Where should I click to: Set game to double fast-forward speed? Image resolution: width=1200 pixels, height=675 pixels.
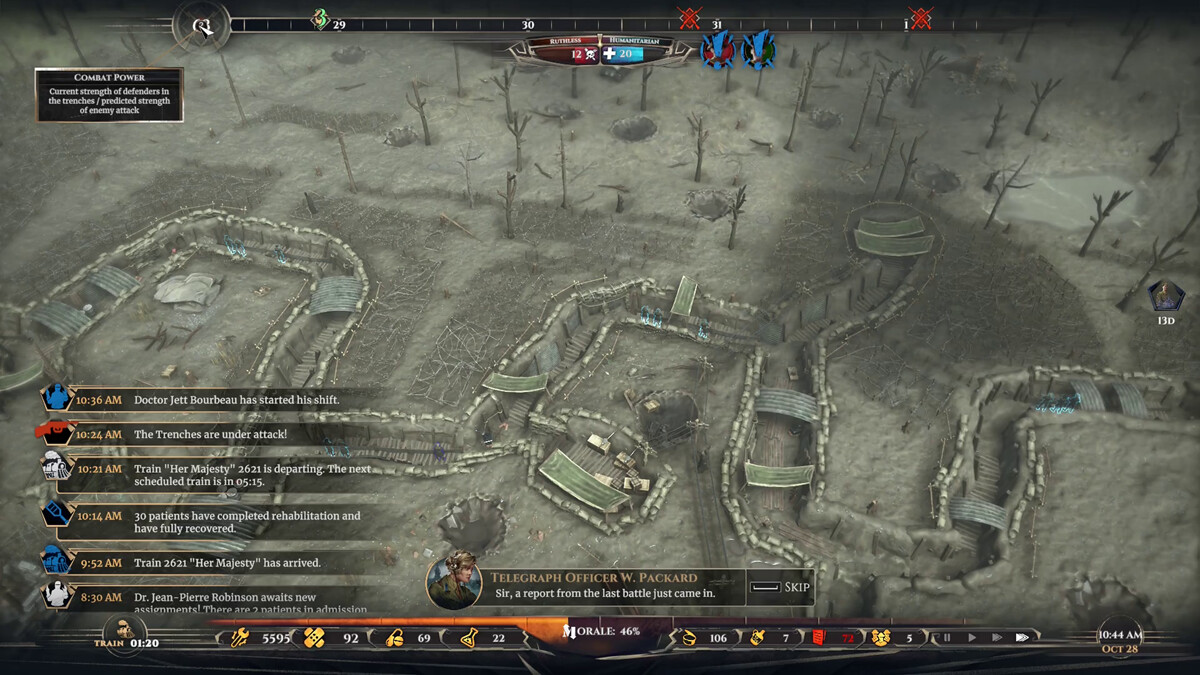(x=996, y=637)
